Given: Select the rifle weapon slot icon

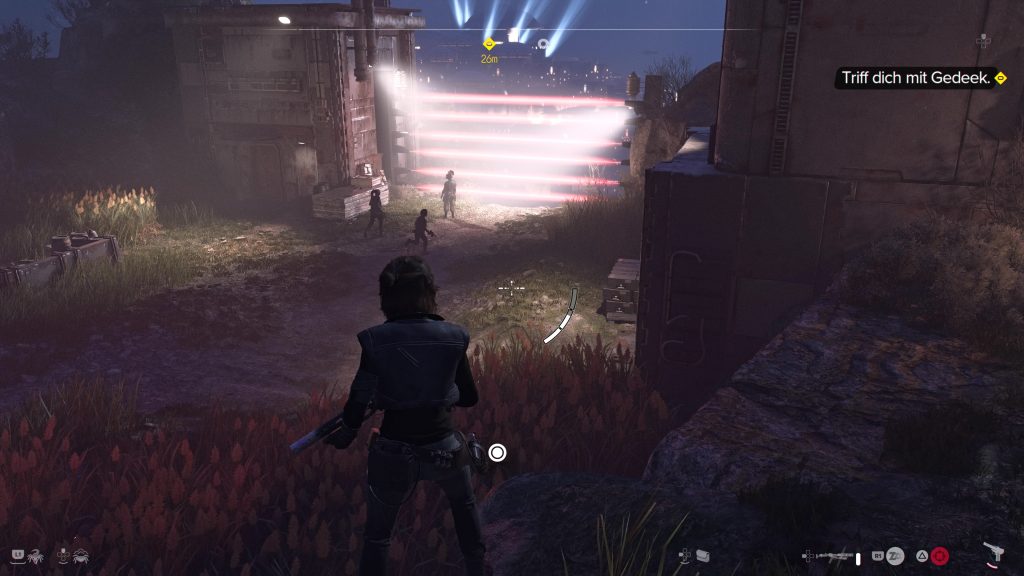Looking at the screenshot, I should pyautogui.click(x=835, y=555).
